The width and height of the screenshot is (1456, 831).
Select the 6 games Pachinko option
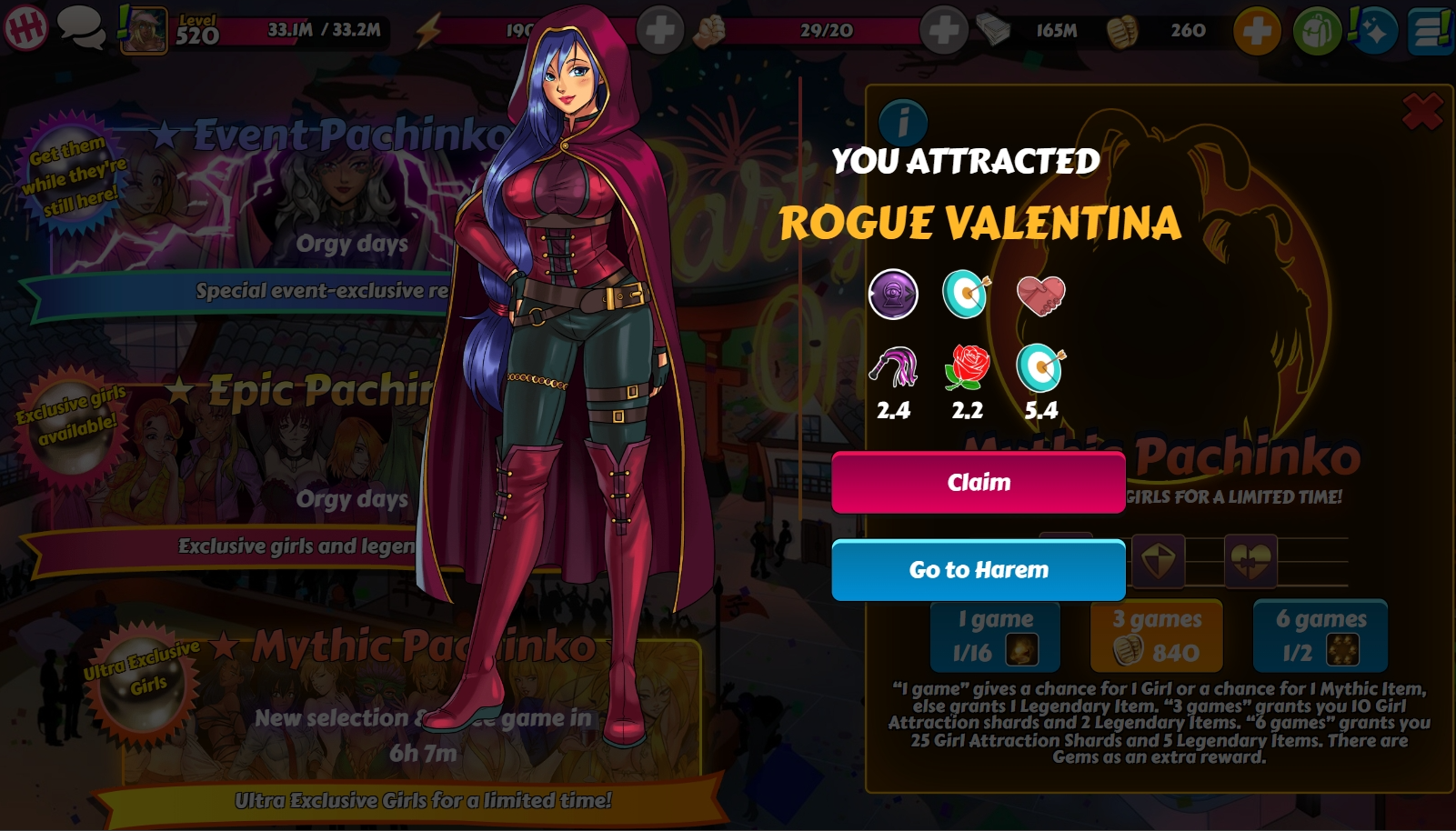pos(1320,636)
